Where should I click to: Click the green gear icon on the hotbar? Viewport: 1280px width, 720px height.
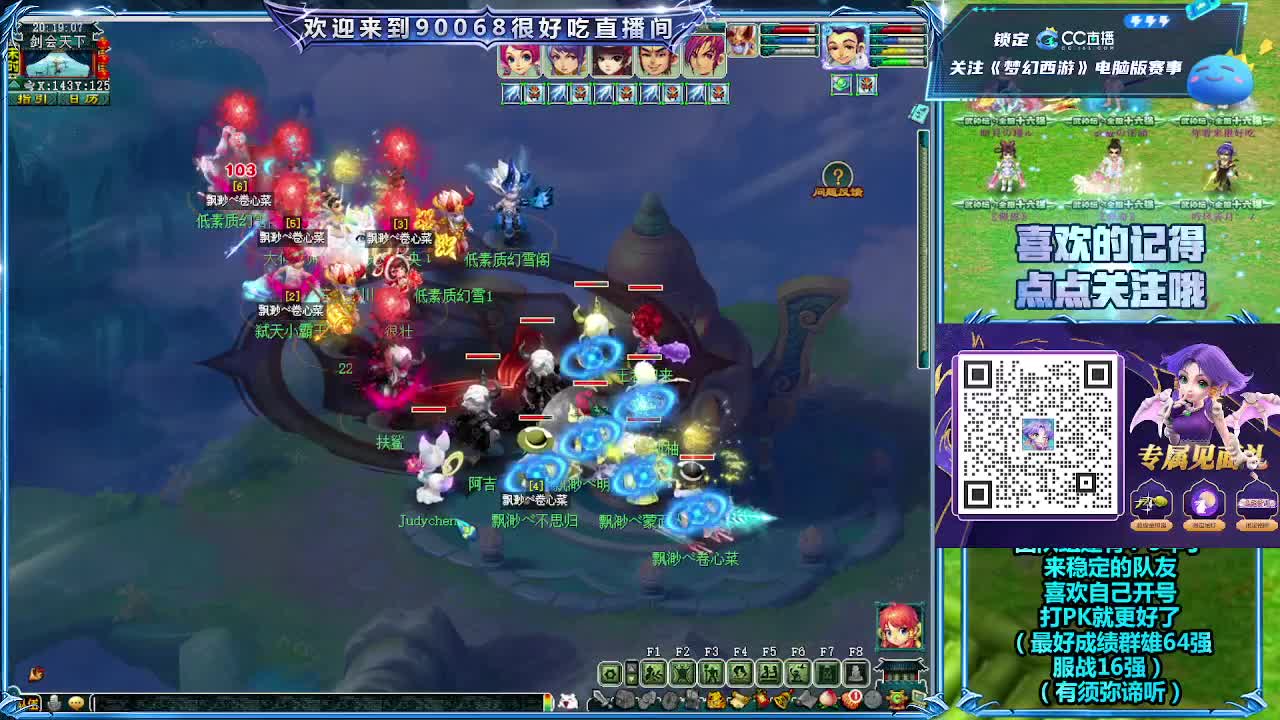(x=609, y=673)
